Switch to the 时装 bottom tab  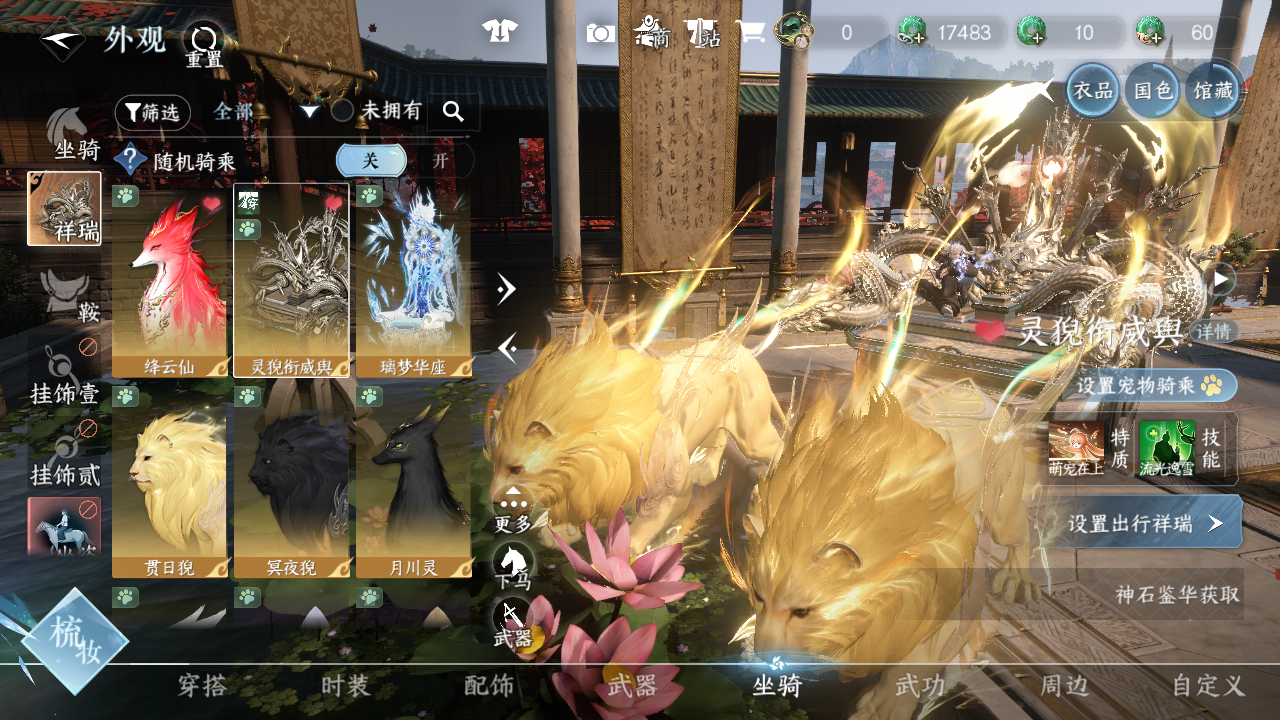(x=346, y=686)
